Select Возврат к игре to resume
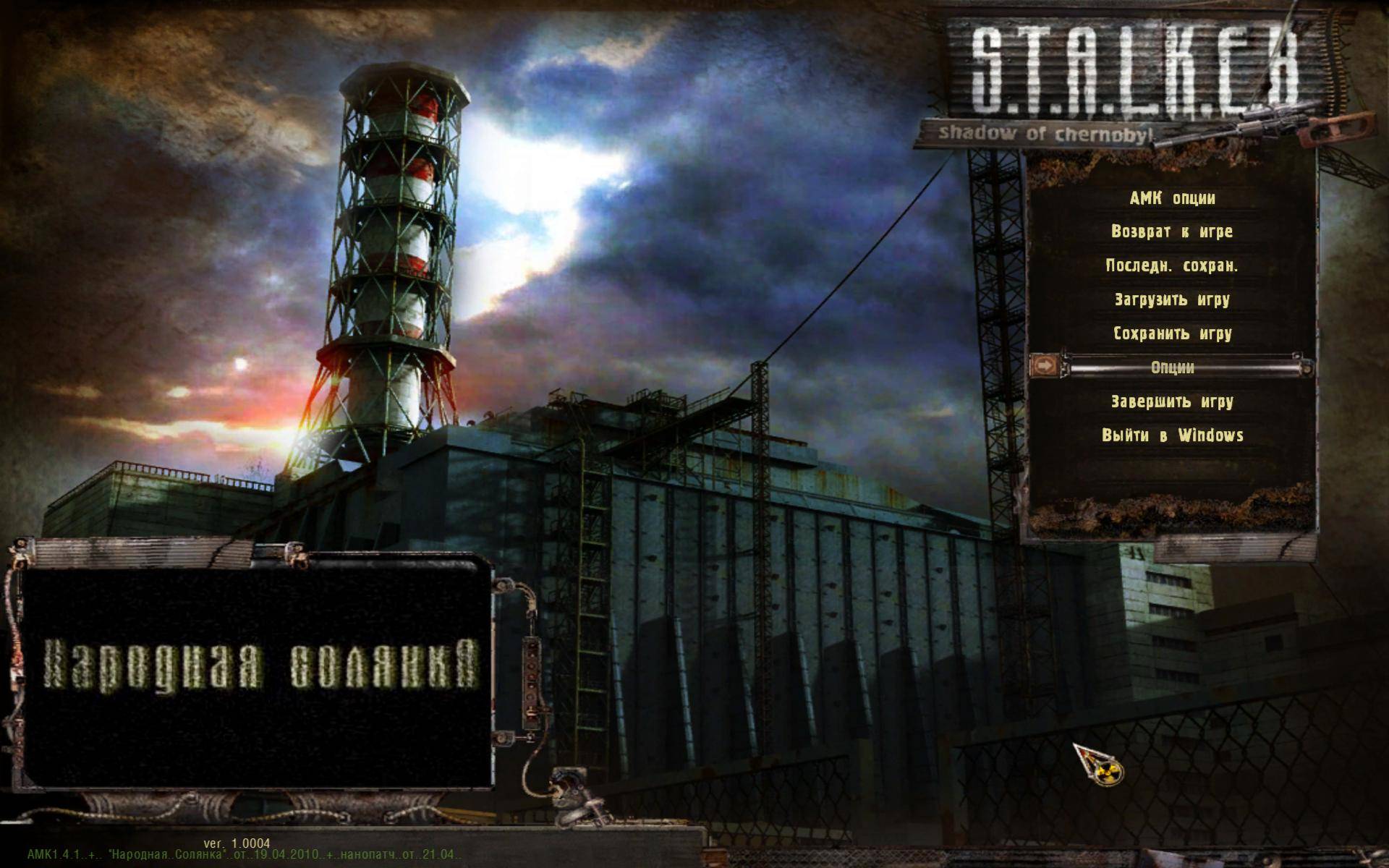The height and width of the screenshot is (868, 1389). (1172, 232)
